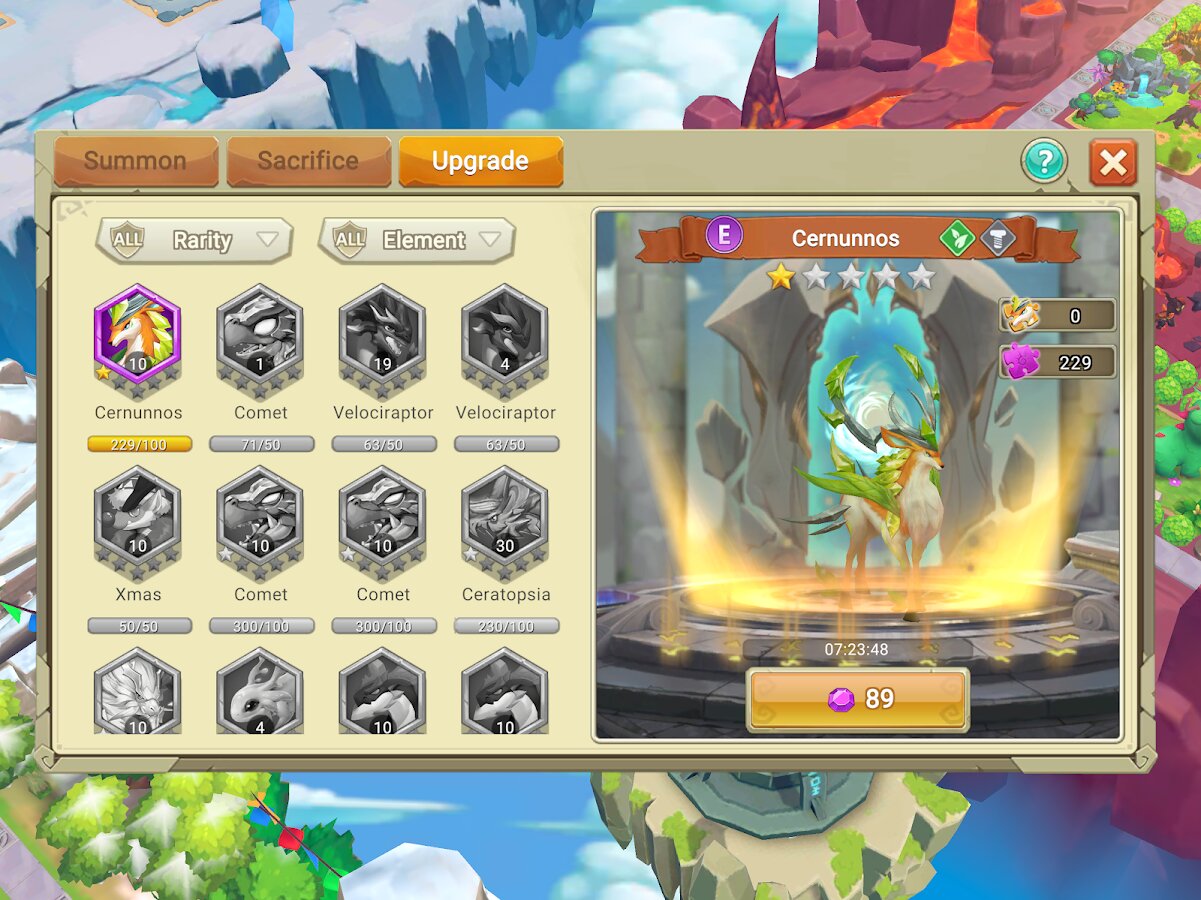Click the purple E rarity badge

(724, 237)
